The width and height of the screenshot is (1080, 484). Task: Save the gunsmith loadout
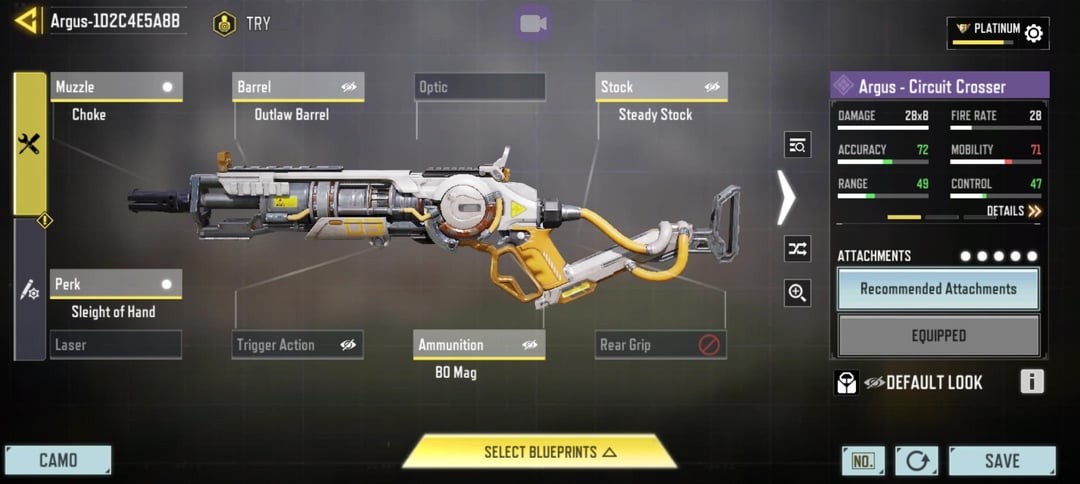[1001, 461]
